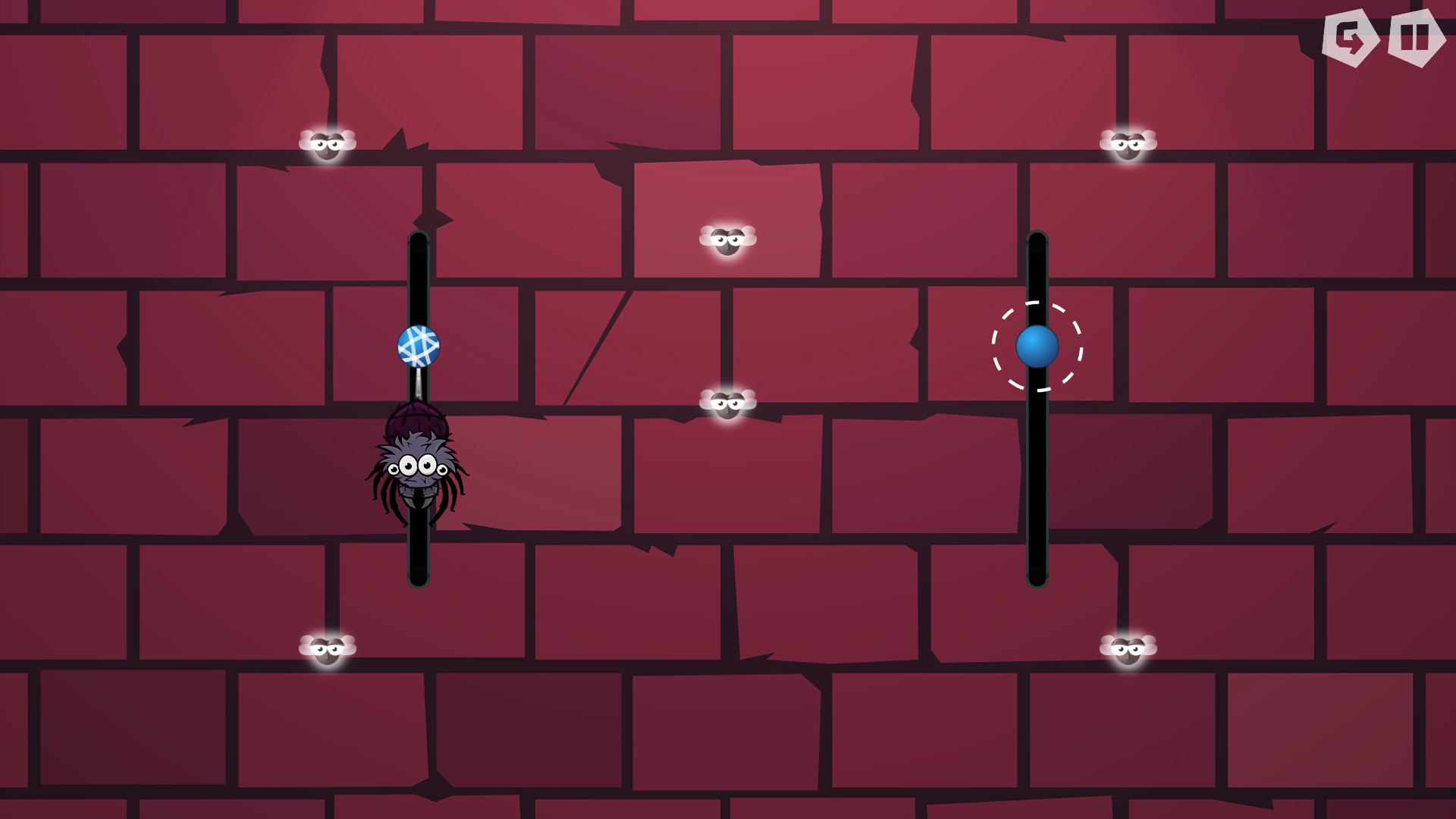The height and width of the screenshot is (819, 1456).
Task: Select the spider web ball on left slot
Action: 420,347
